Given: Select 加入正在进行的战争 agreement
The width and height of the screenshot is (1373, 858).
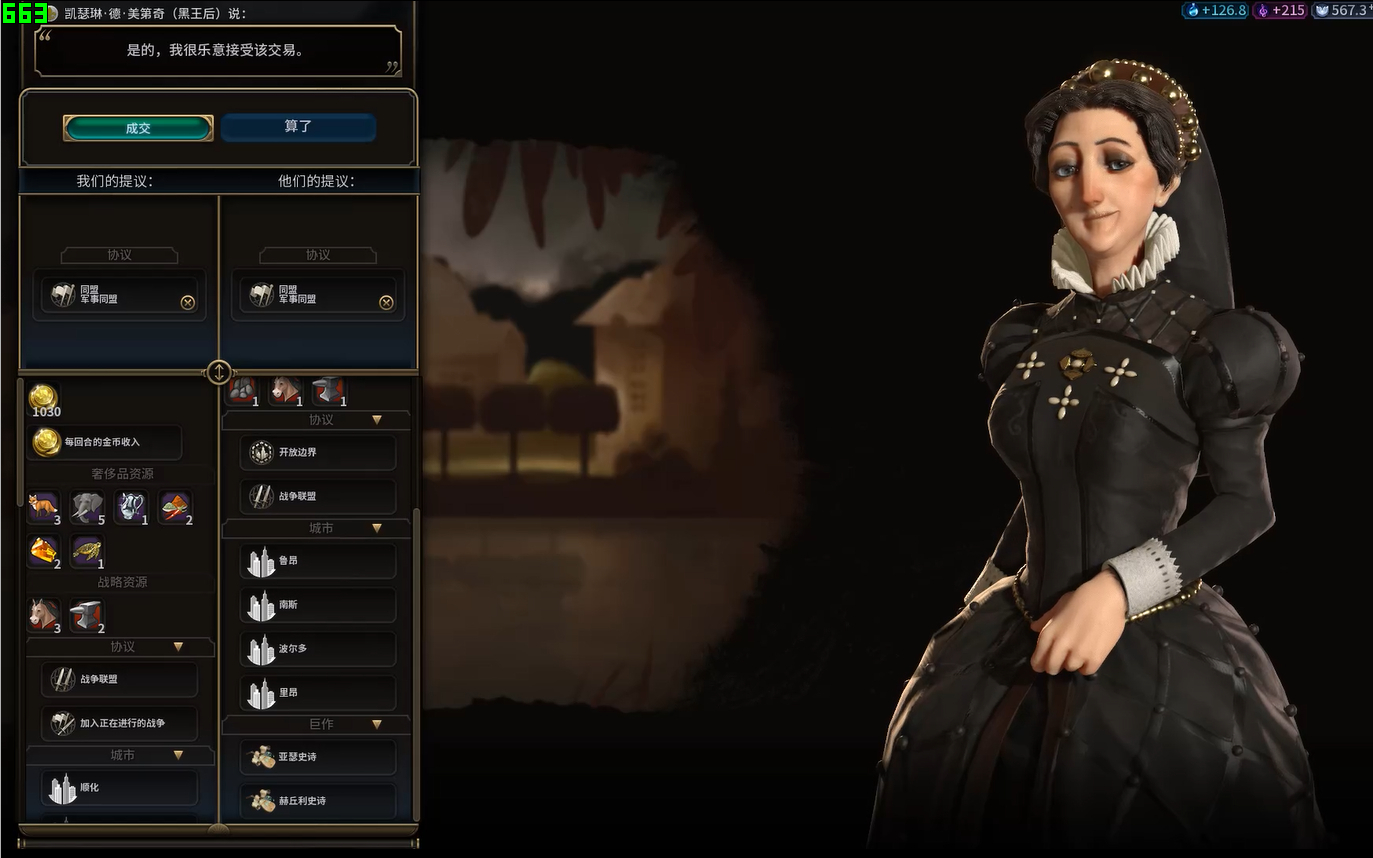Looking at the screenshot, I should pos(120,723).
